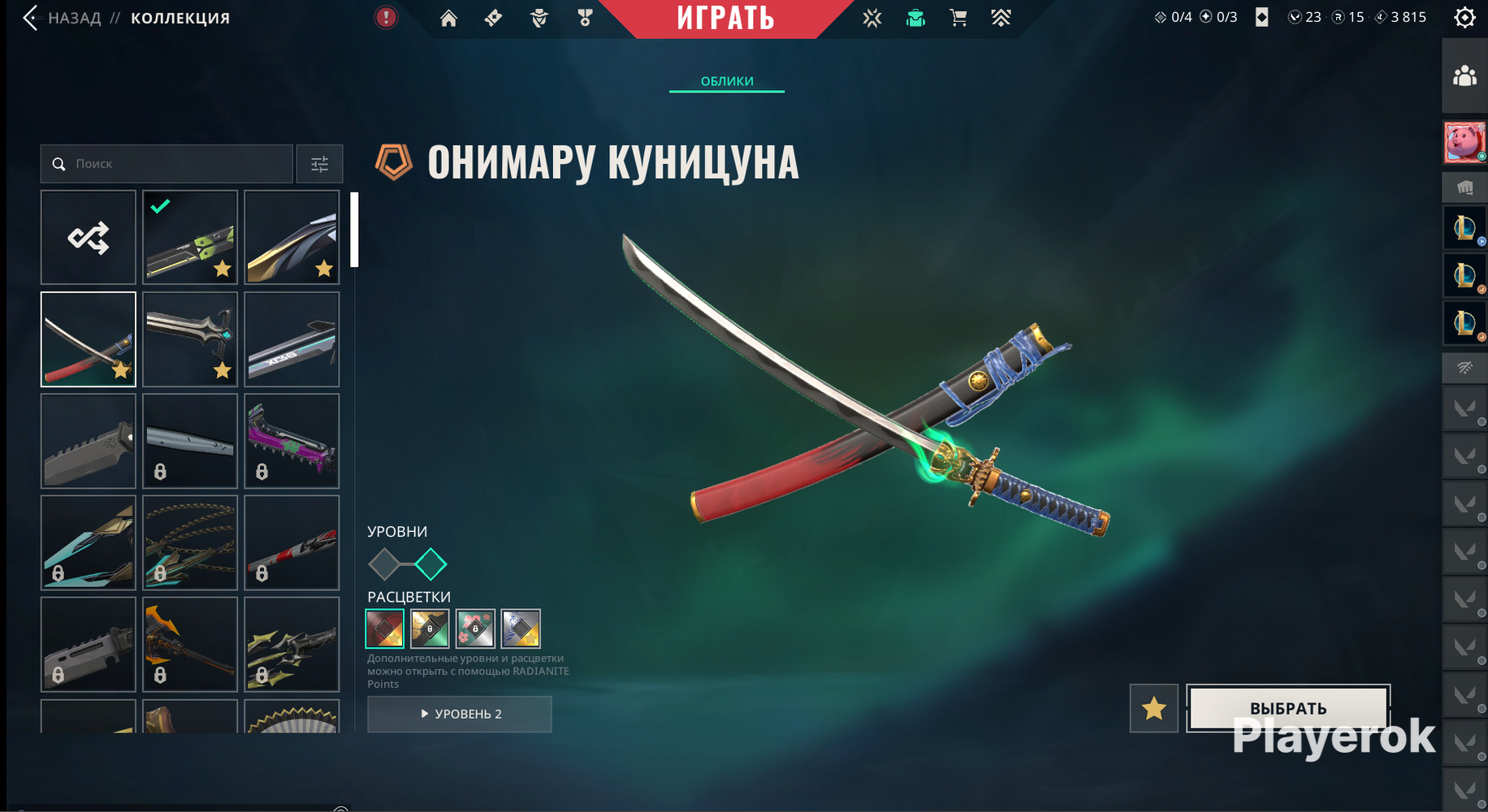The height and width of the screenshot is (812, 1488).
Task: Choose the pink cherry blossom color variant
Action: point(475,628)
